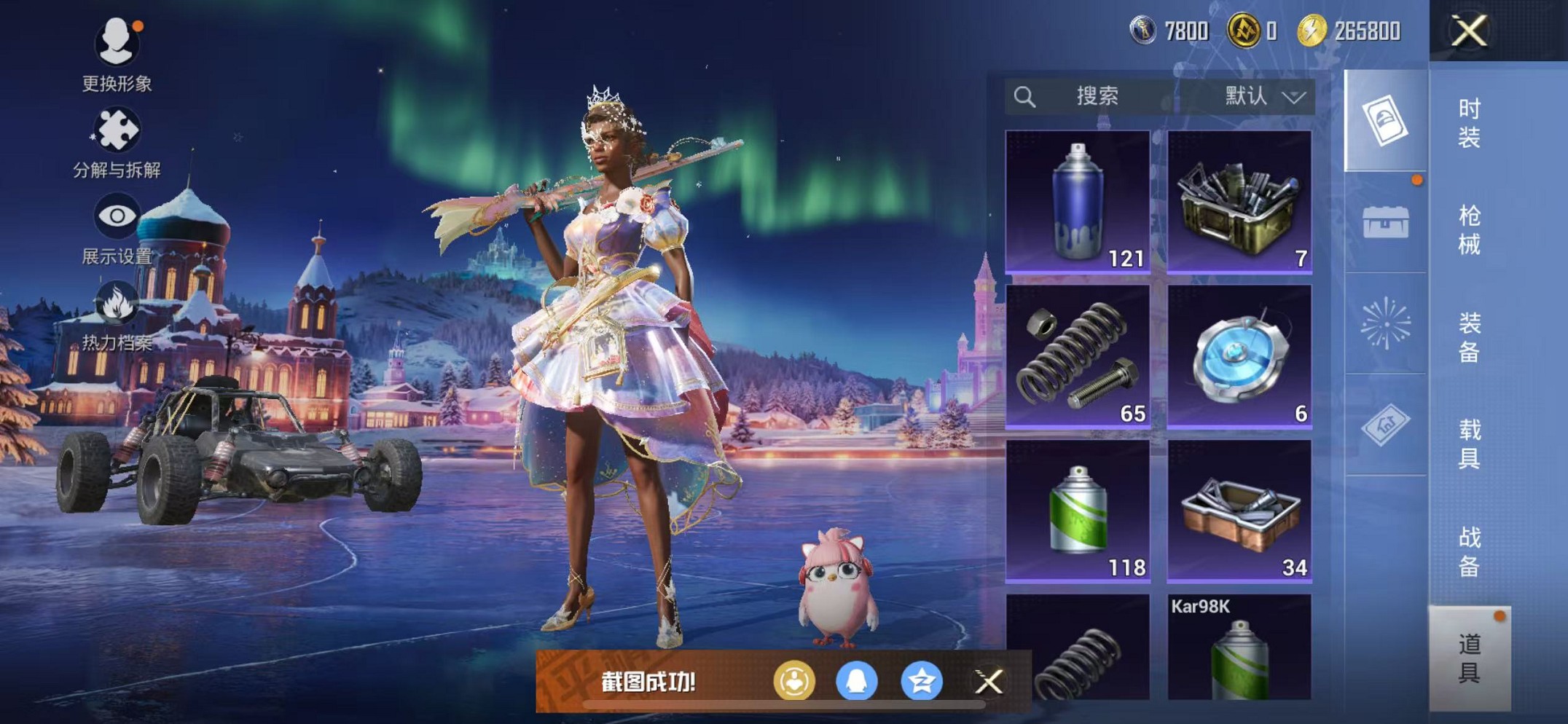This screenshot has width=1568, height=724.
Task: Switch to the 载具 vehicles tab
Action: coord(1469,444)
